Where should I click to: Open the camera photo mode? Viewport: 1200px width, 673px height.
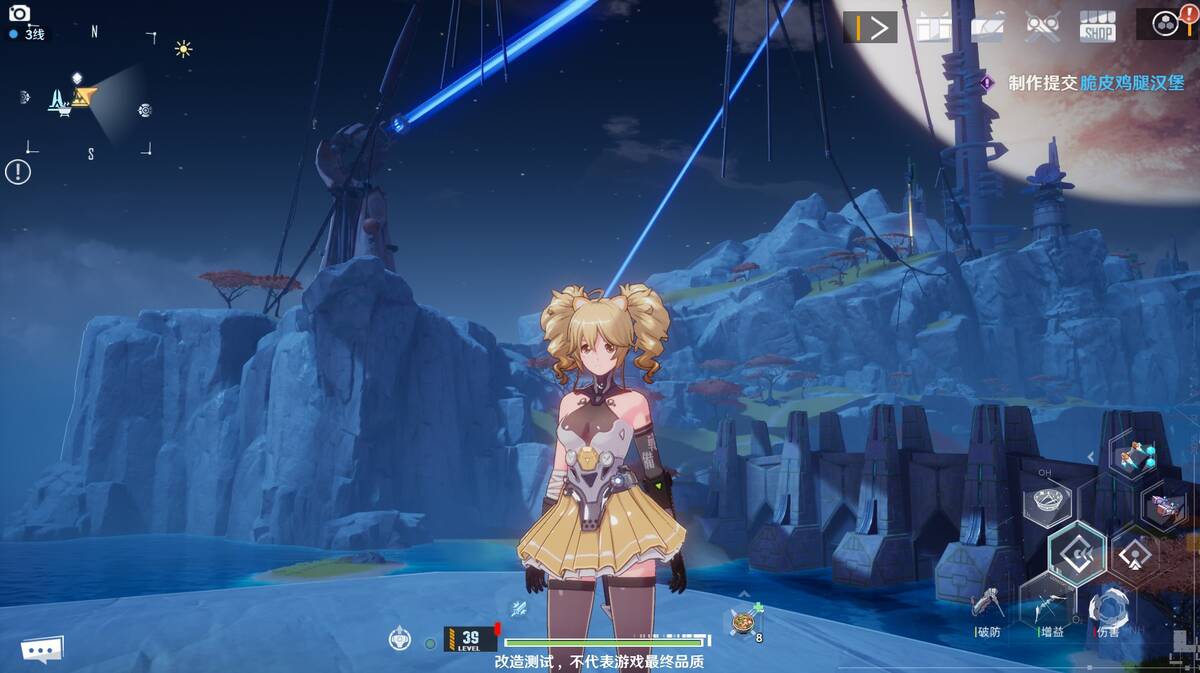click(x=19, y=14)
